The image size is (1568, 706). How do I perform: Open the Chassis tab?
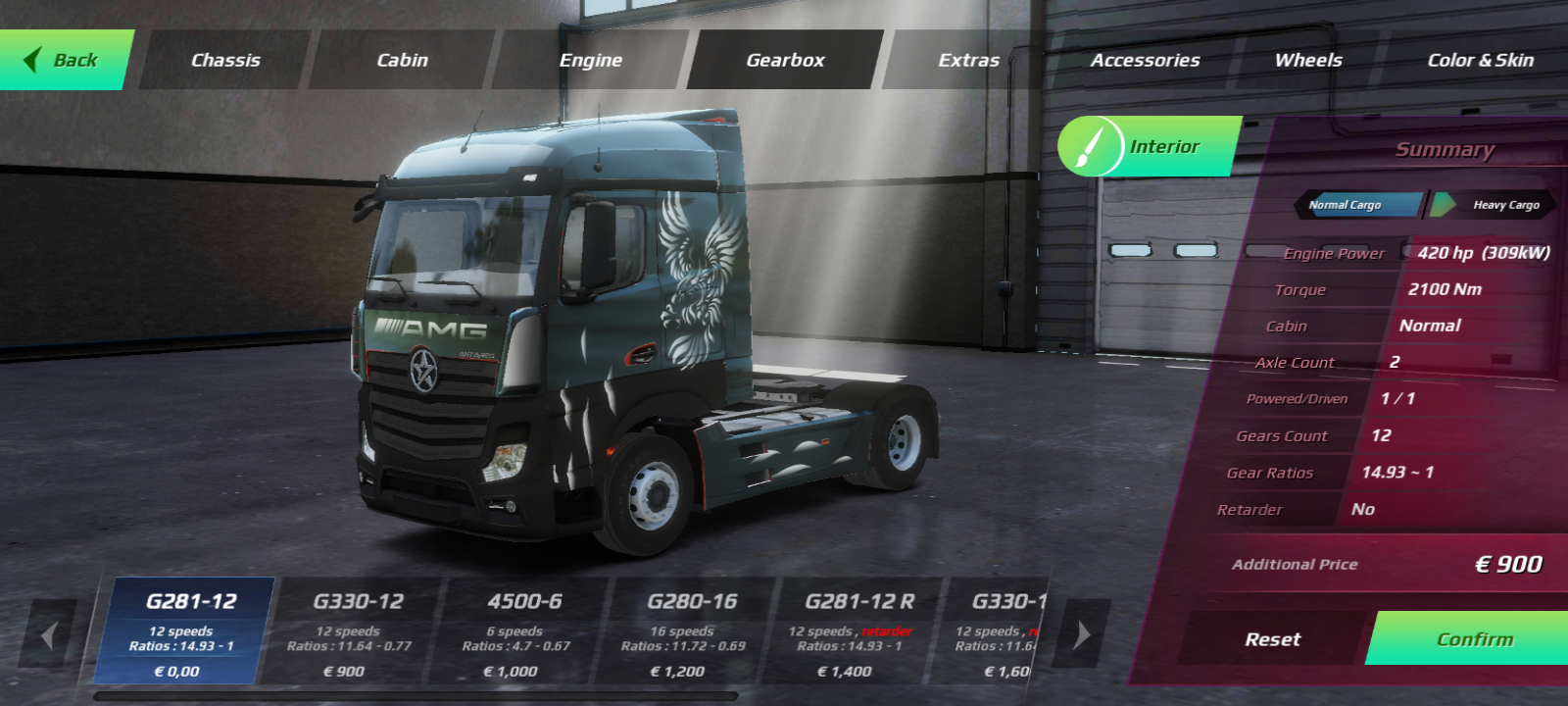[225, 60]
